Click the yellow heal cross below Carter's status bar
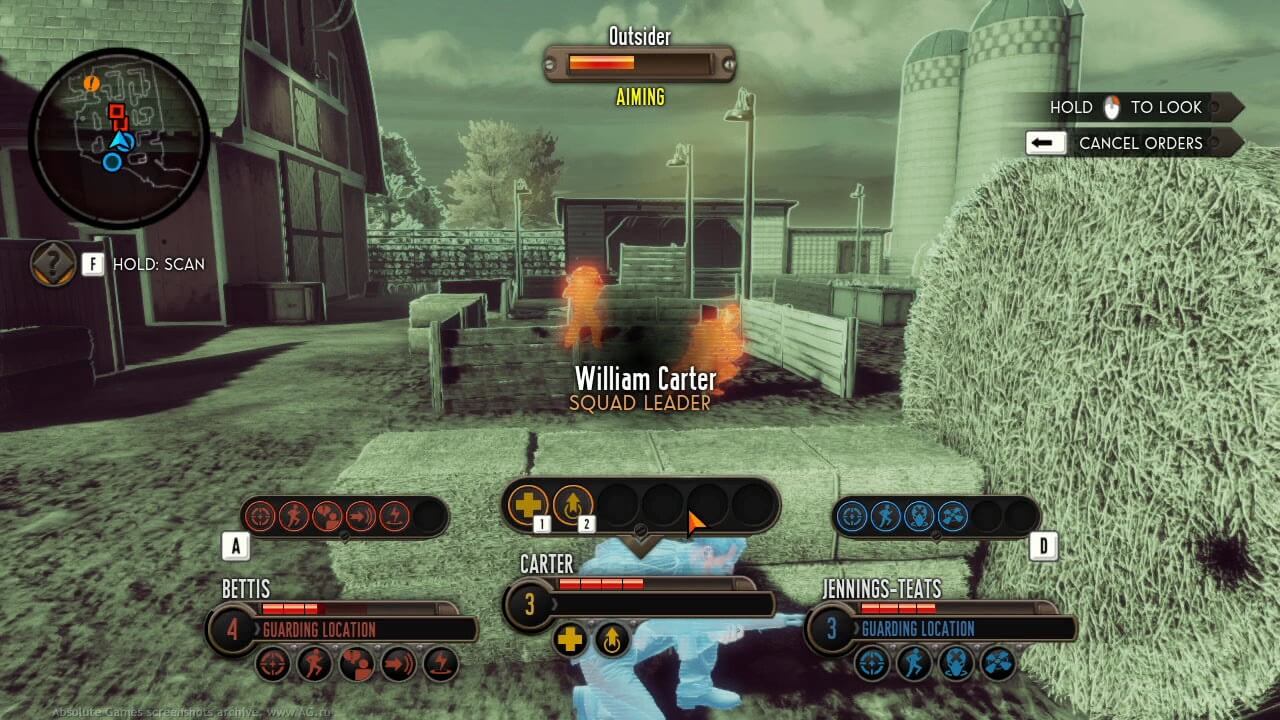1280x720 pixels. click(x=571, y=640)
